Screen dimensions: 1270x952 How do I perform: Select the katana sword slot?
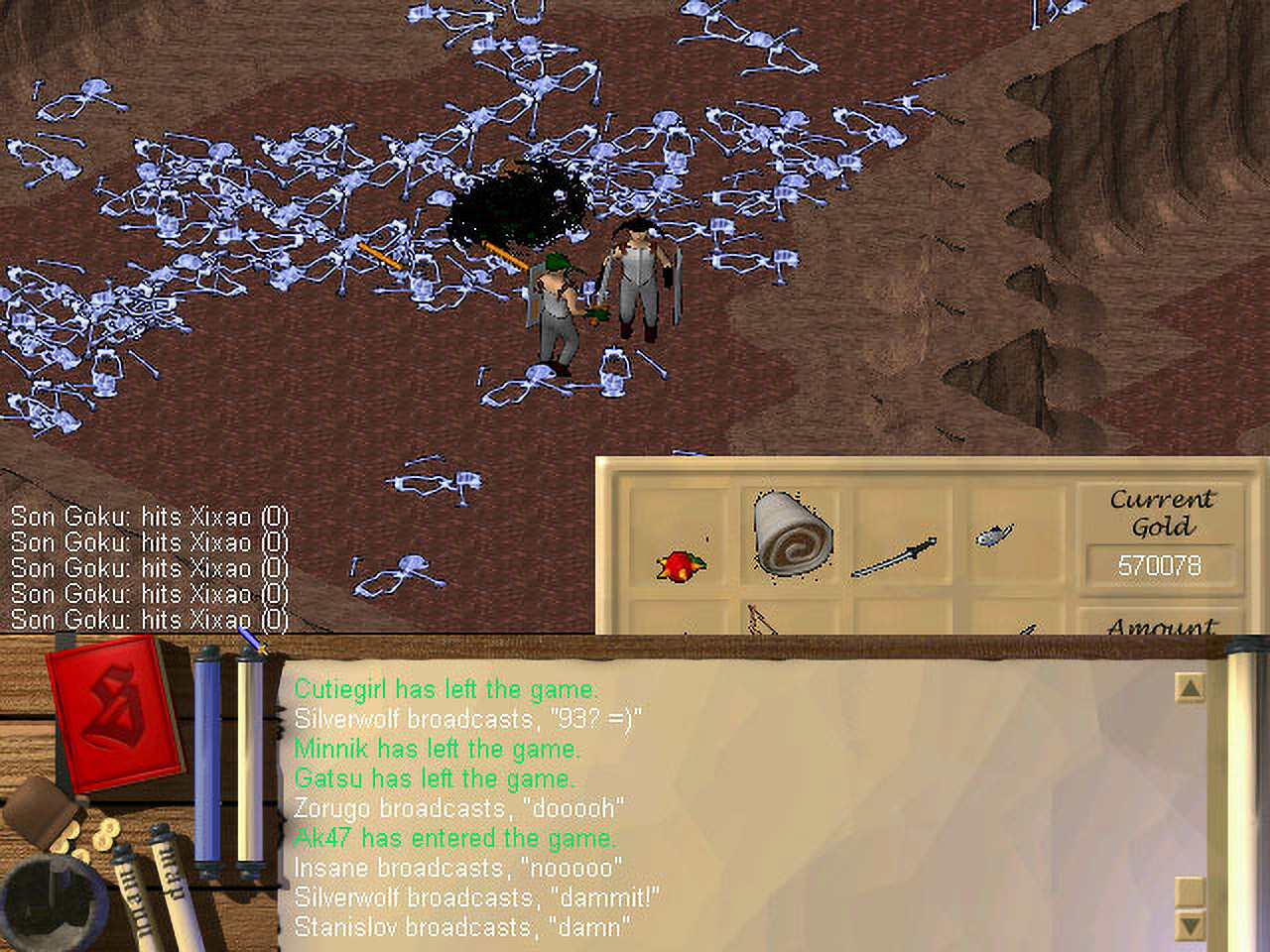pos(895,556)
